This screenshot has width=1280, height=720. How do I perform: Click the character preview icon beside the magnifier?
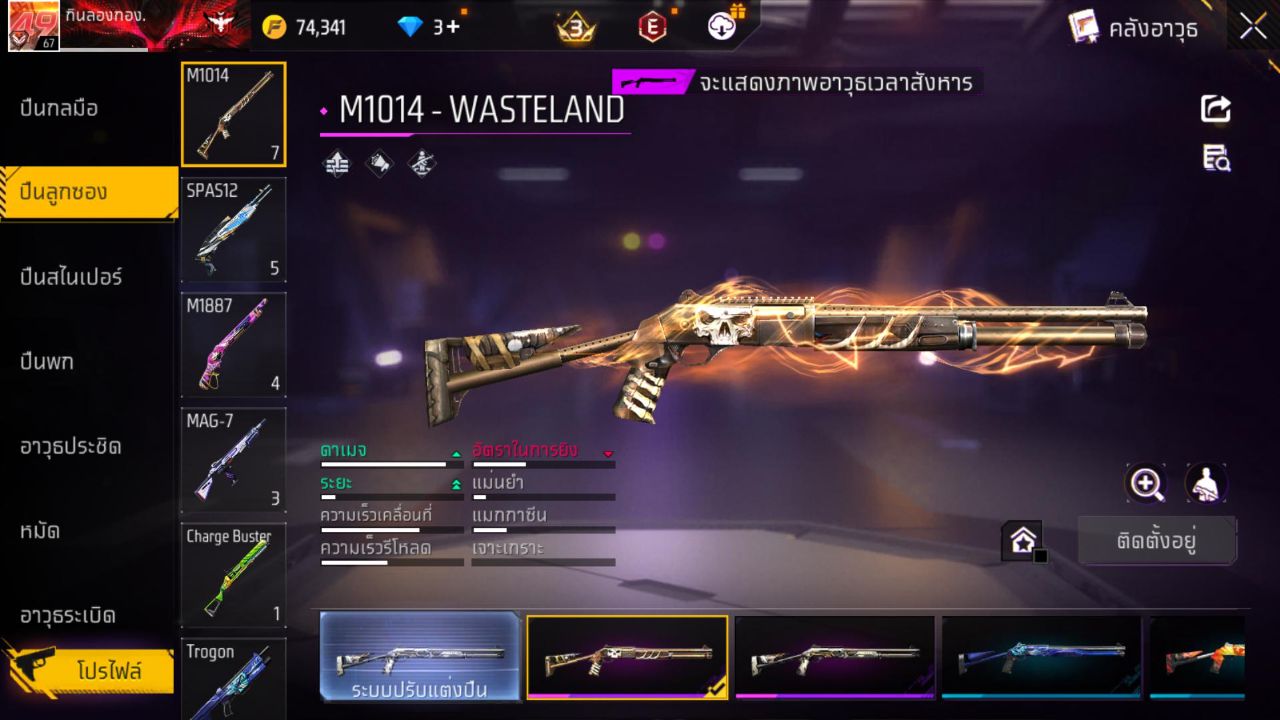[x=1205, y=484]
